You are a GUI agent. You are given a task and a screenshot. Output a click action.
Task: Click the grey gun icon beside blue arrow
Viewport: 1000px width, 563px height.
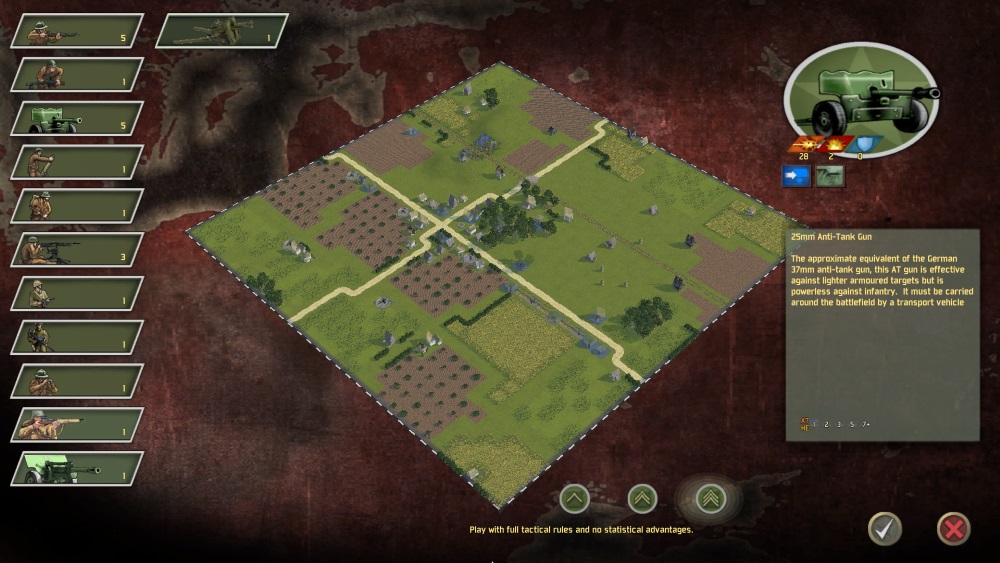[829, 176]
